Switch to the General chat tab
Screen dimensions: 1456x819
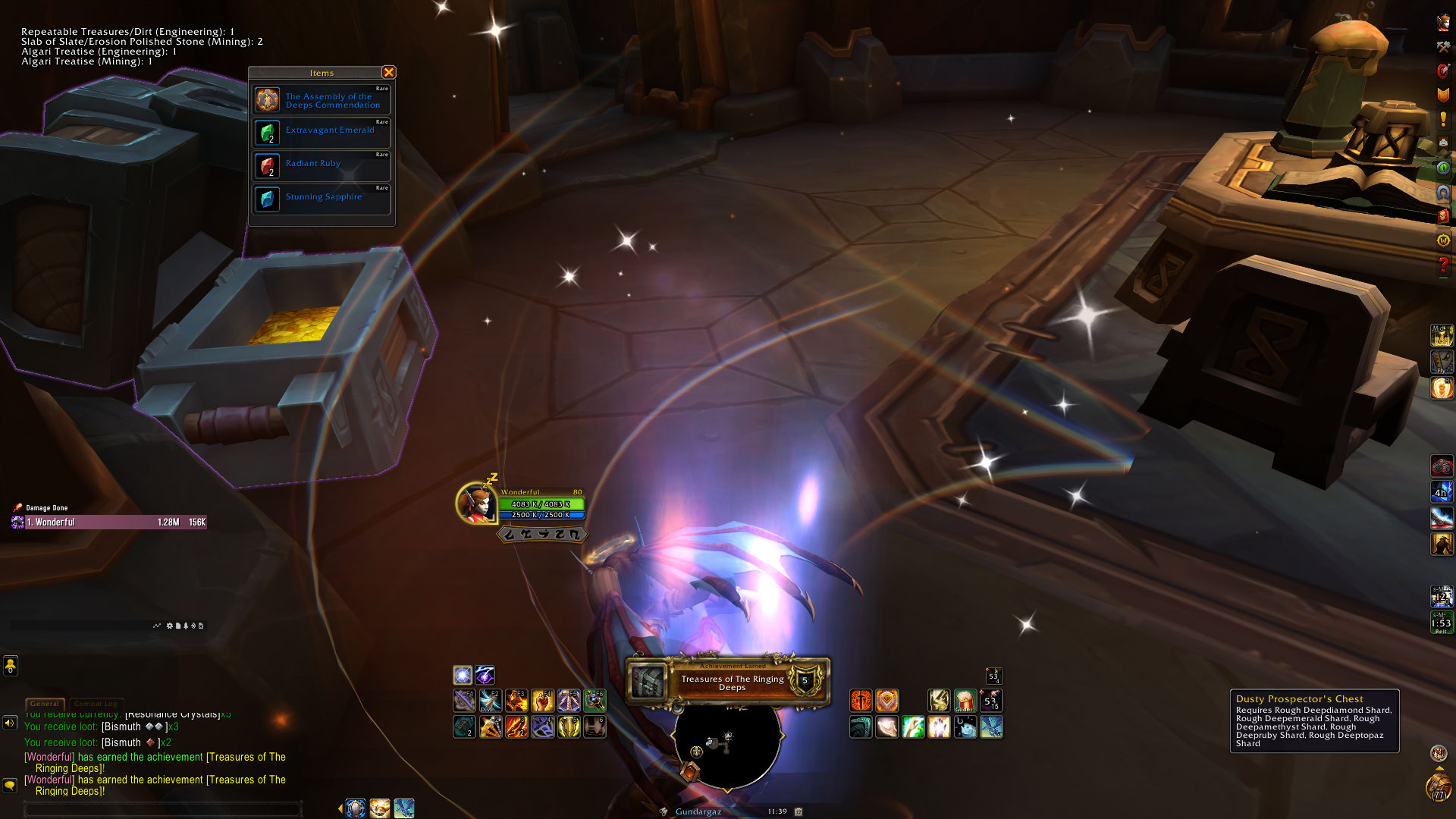coord(45,704)
